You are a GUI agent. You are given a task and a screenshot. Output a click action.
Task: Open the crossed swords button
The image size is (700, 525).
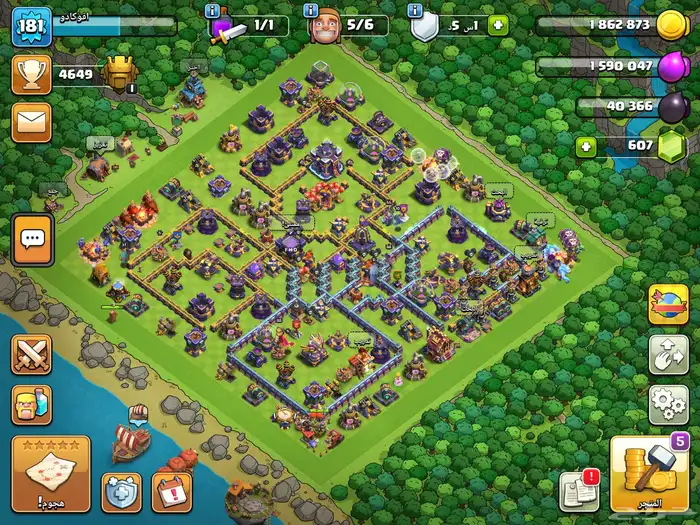31,355
